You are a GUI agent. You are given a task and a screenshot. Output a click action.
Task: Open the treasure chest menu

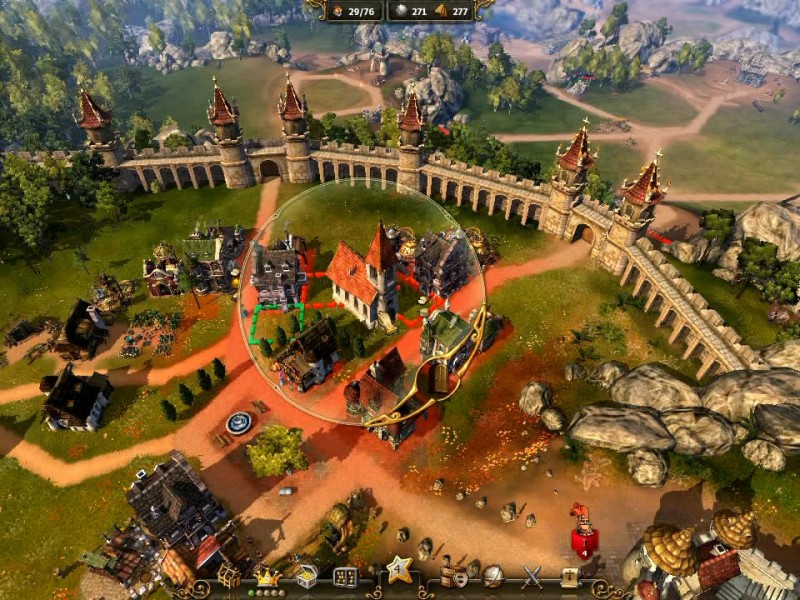point(305,577)
